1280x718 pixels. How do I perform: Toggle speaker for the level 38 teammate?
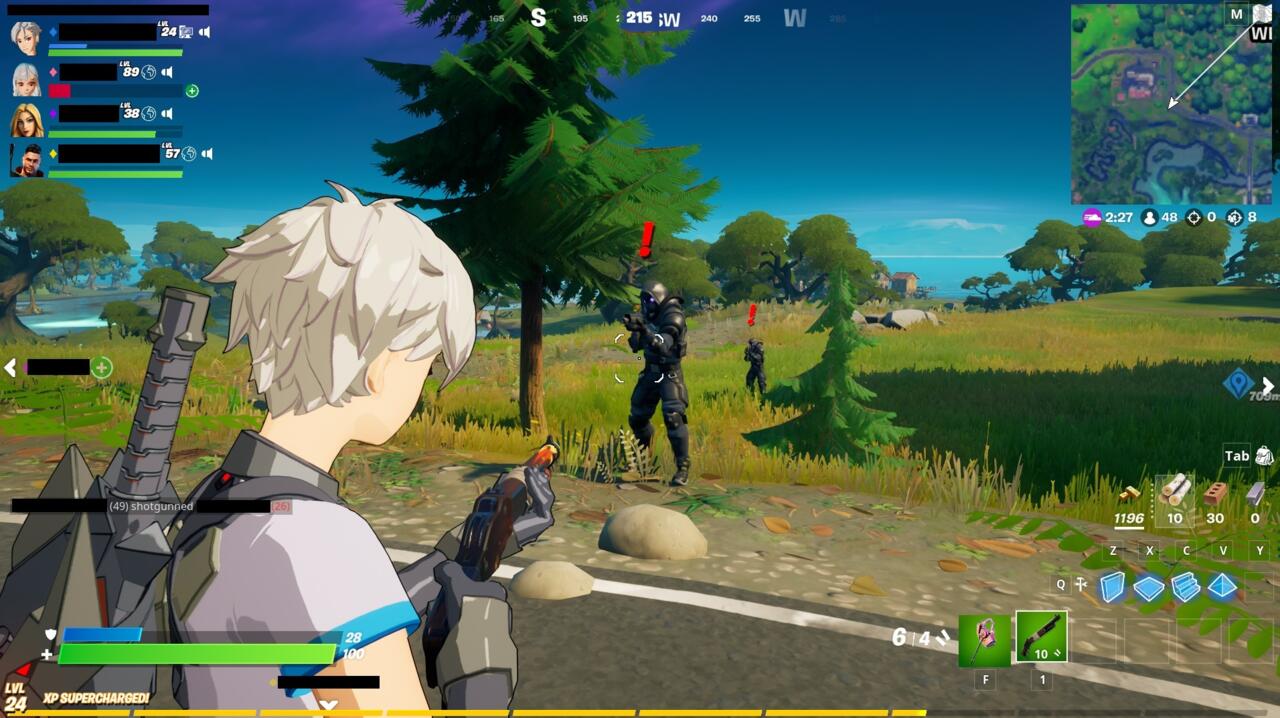pos(167,113)
